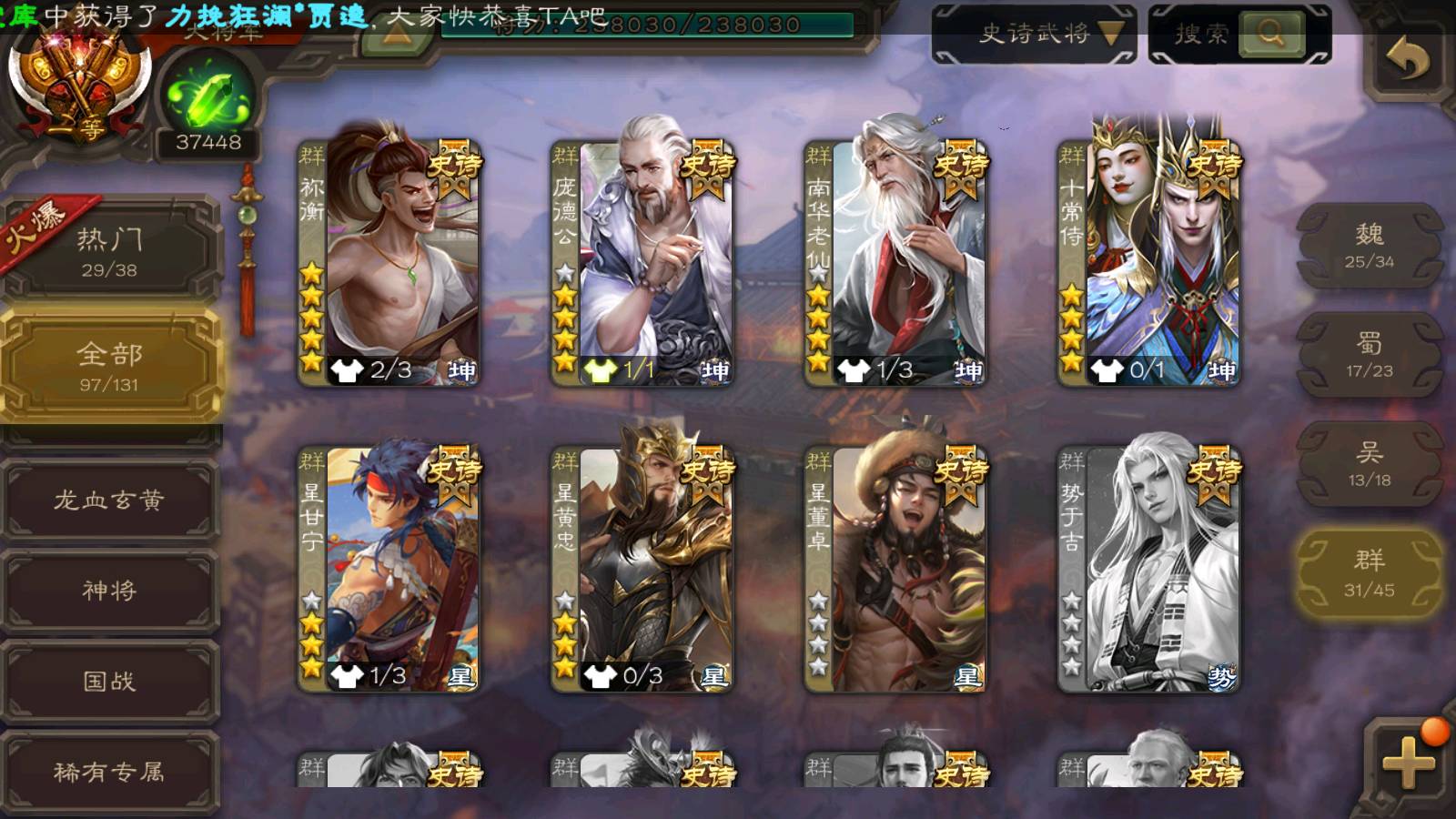Click the golden plus button
This screenshot has width=1456, height=819.
click(1408, 762)
